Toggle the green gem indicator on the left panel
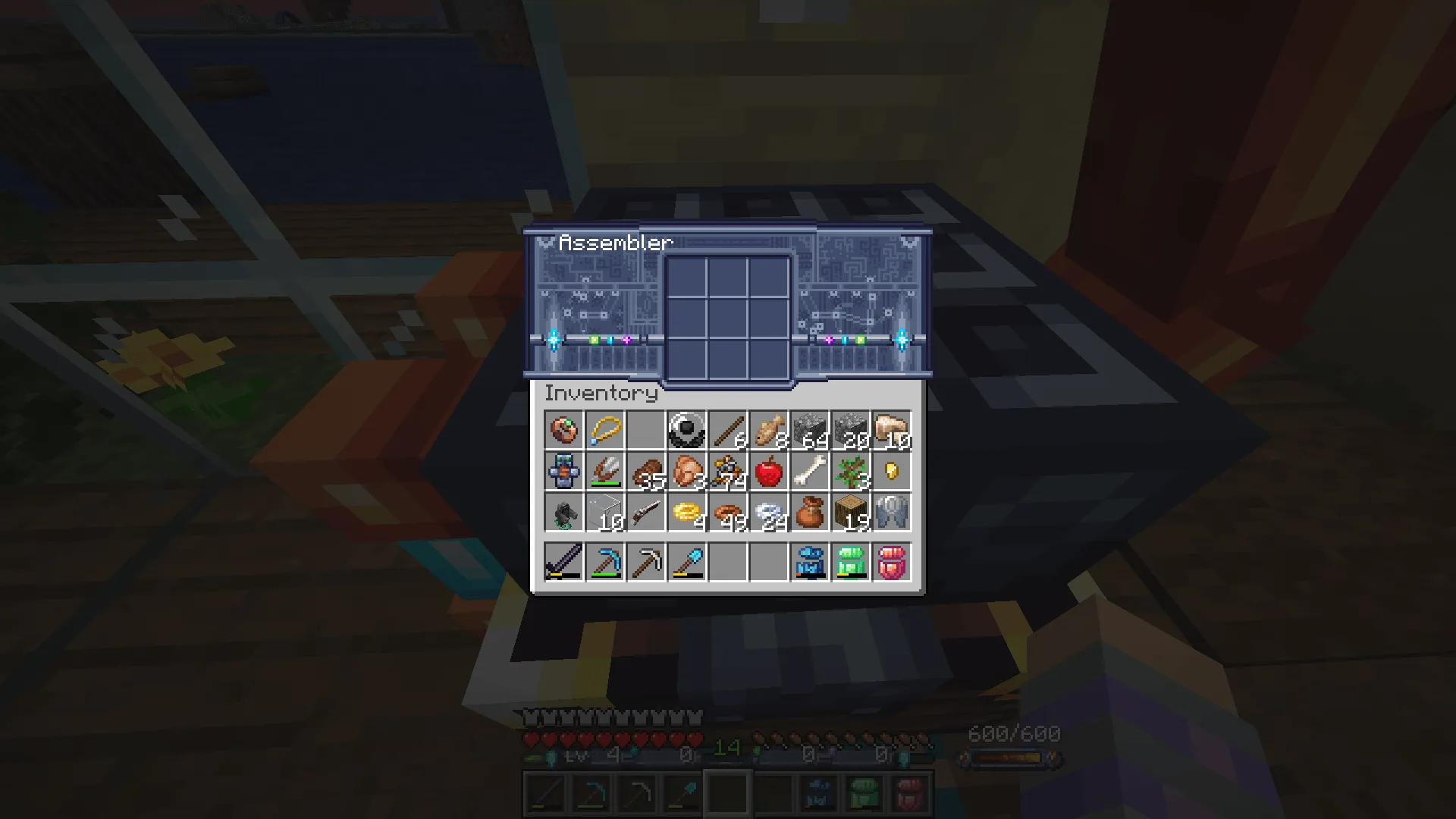The width and height of the screenshot is (1456, 819). click(x=595, y=340)
